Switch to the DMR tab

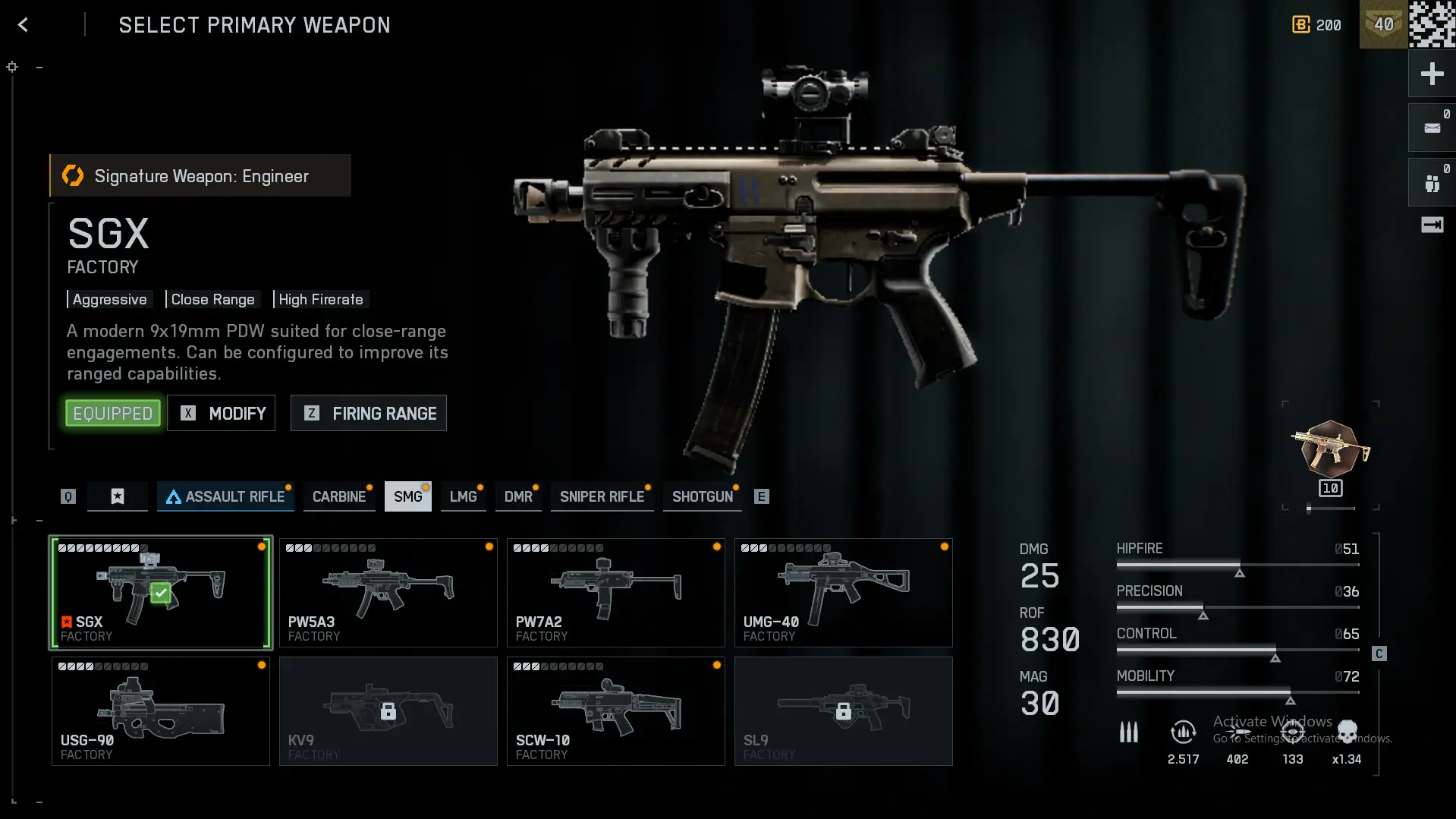(518, 496)
